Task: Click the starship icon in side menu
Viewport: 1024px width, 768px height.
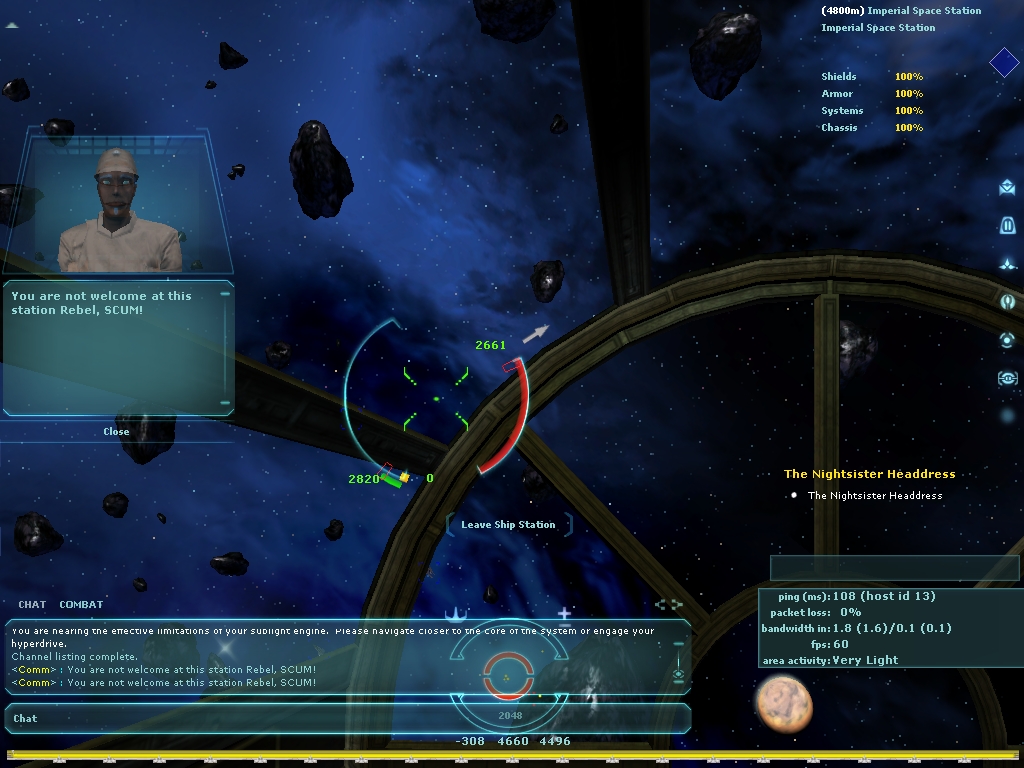Action: click(x=1007, y=264)
